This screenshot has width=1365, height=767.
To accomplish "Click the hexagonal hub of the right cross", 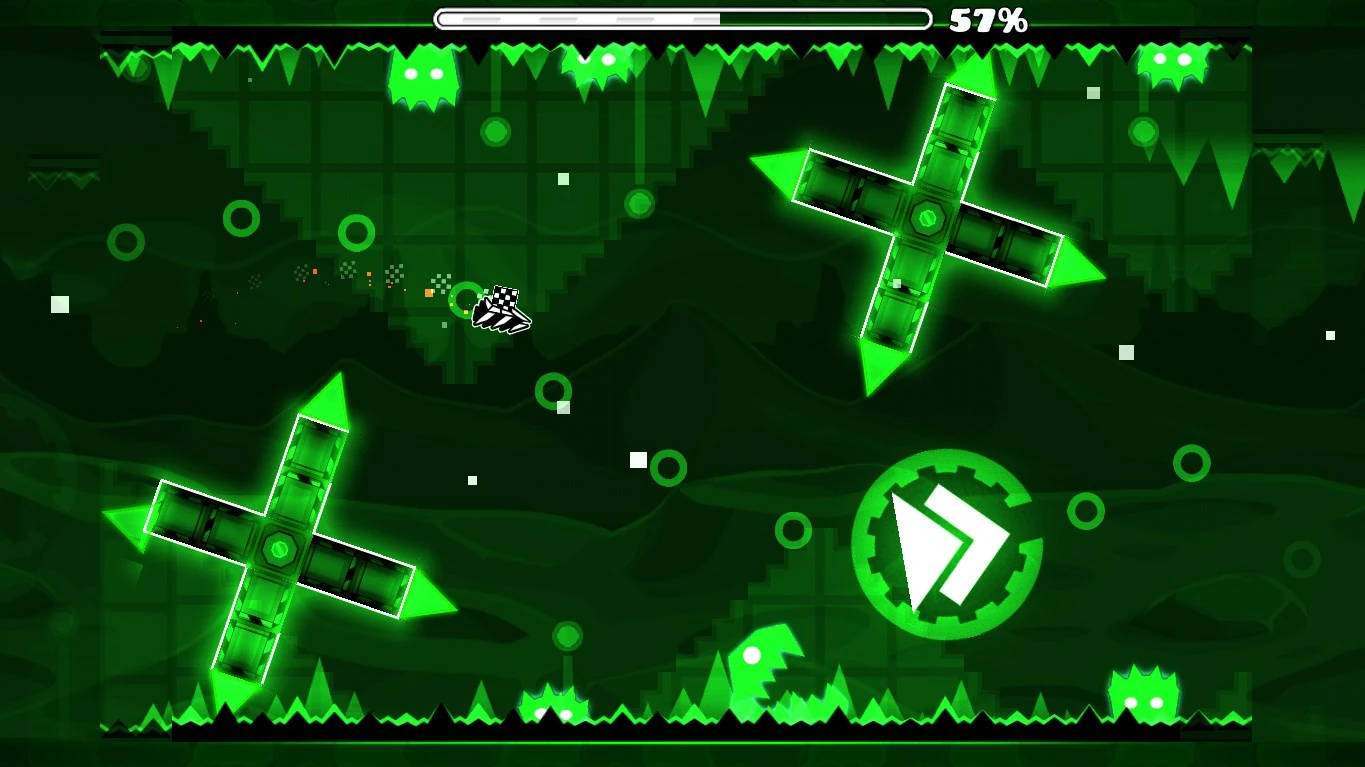I will (x=926, y=218).
